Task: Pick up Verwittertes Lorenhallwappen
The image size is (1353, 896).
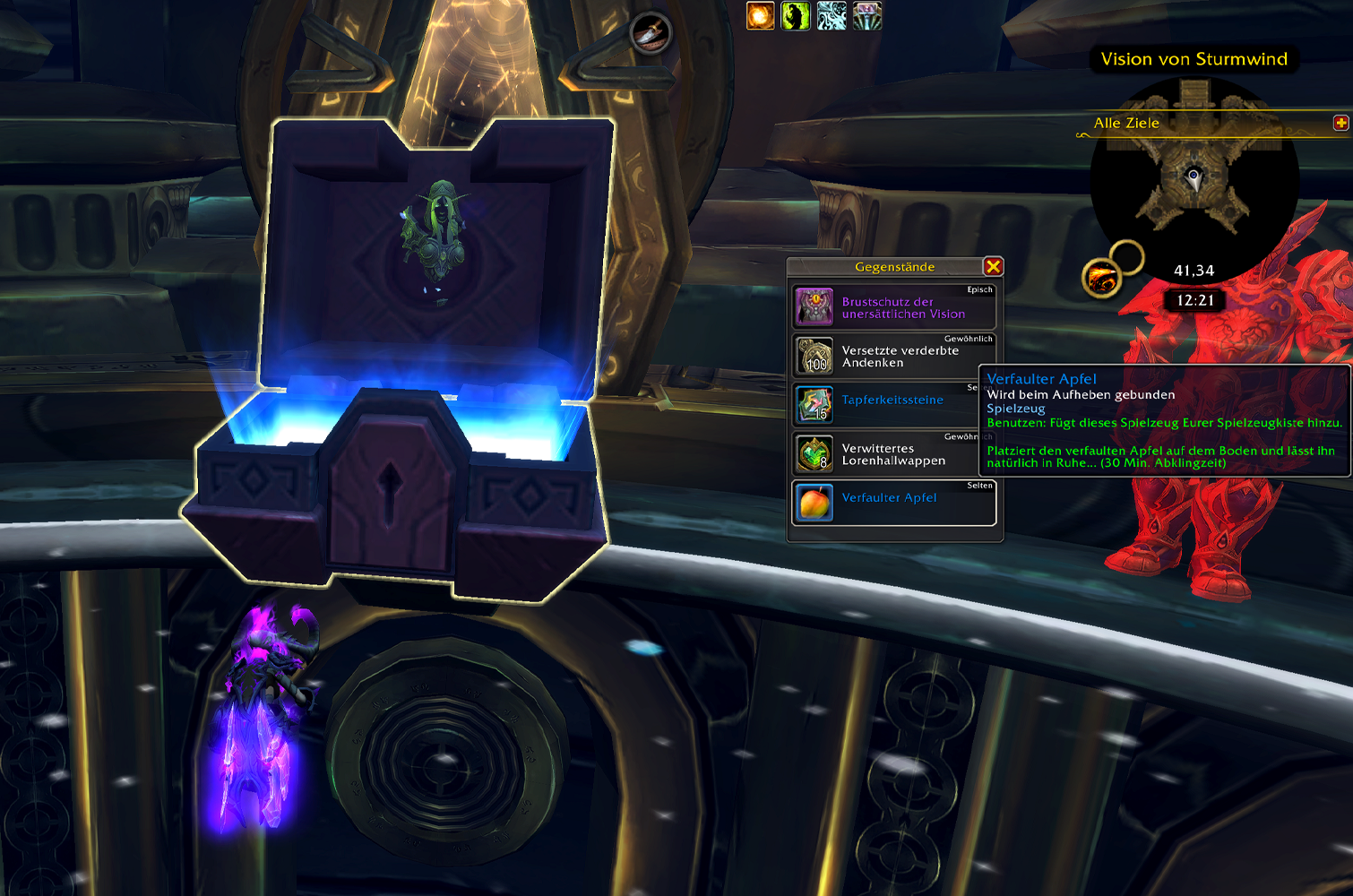Action: click(x=893, y=454)
